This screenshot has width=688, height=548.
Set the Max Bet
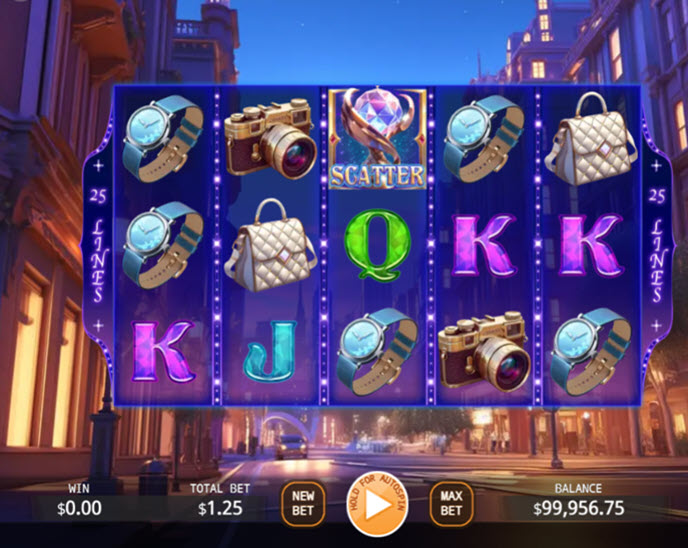[x=451, y=503]
